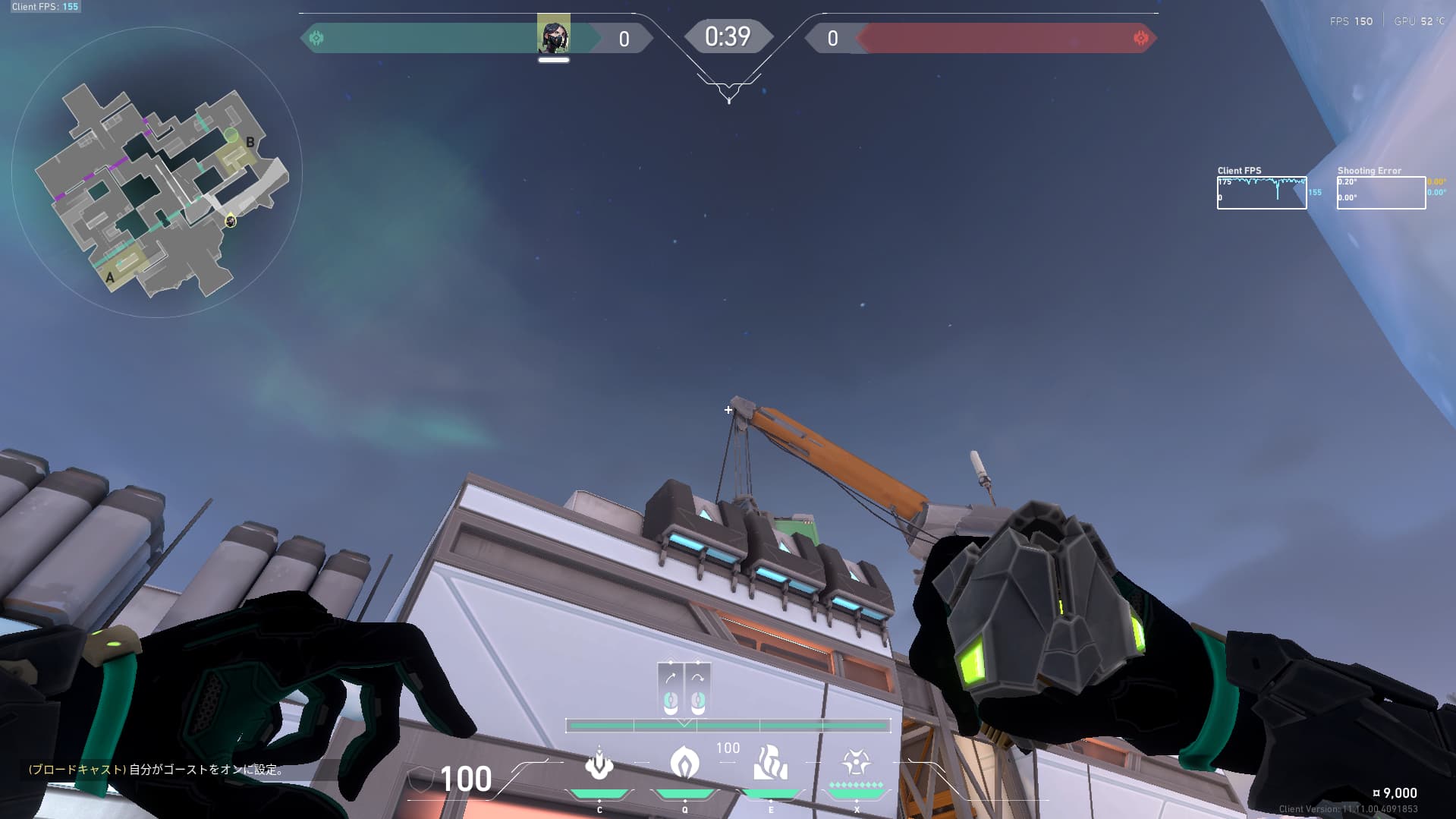This screenshot has width=1456, height=819.
Task: Select the Viper player portrait in scoreboard
Action: coord(554,36)
